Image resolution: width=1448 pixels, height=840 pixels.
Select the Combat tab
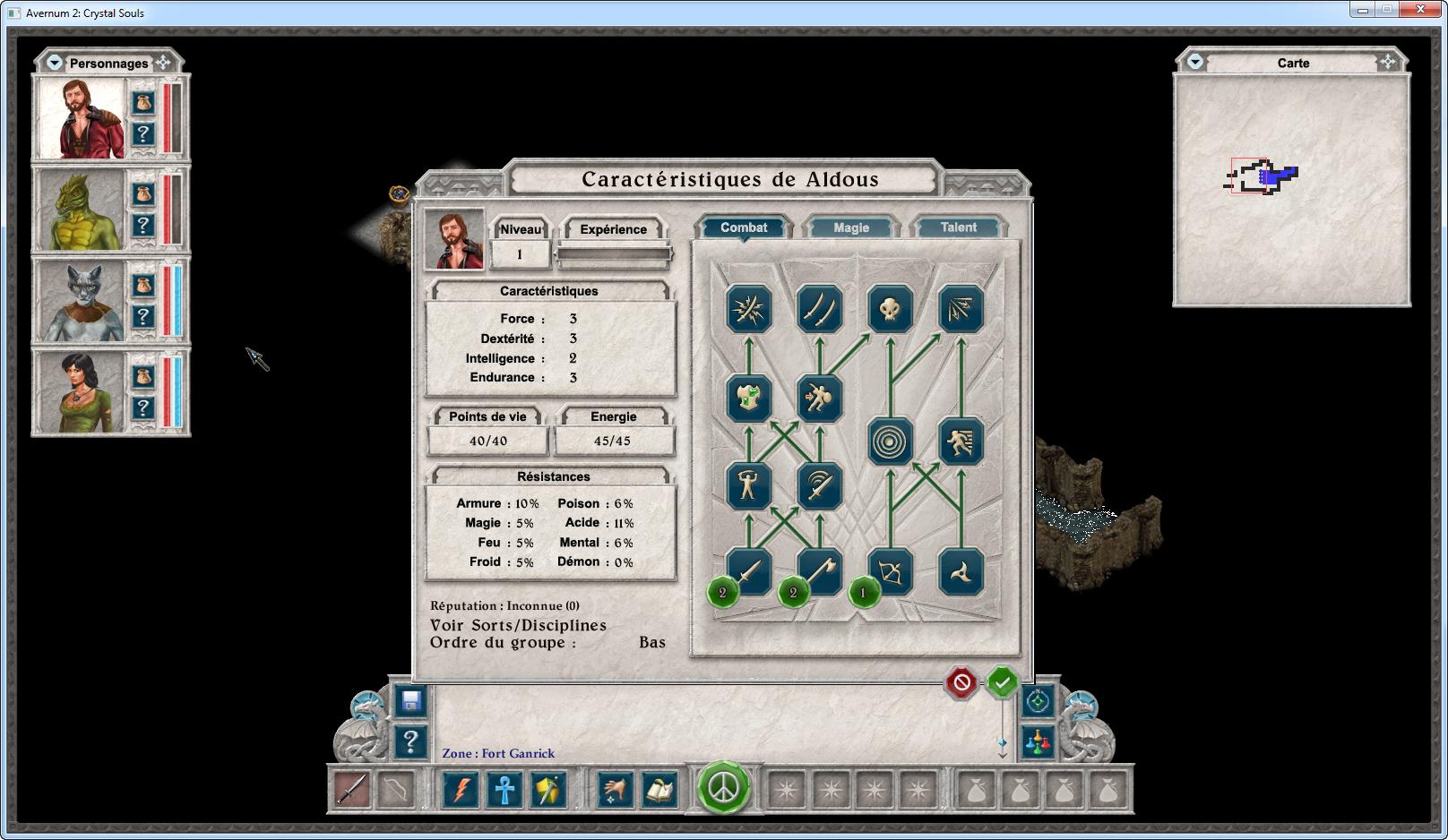[x=744, y=227]
